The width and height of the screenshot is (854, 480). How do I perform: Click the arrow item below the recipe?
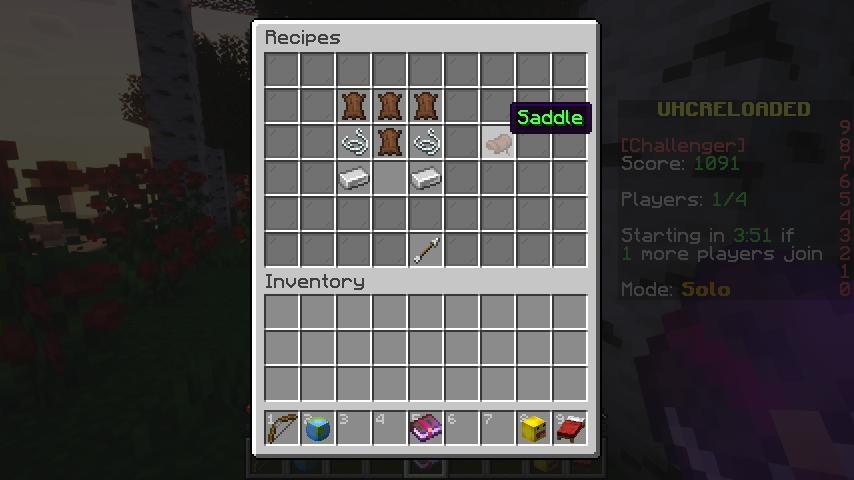(426, 250)
